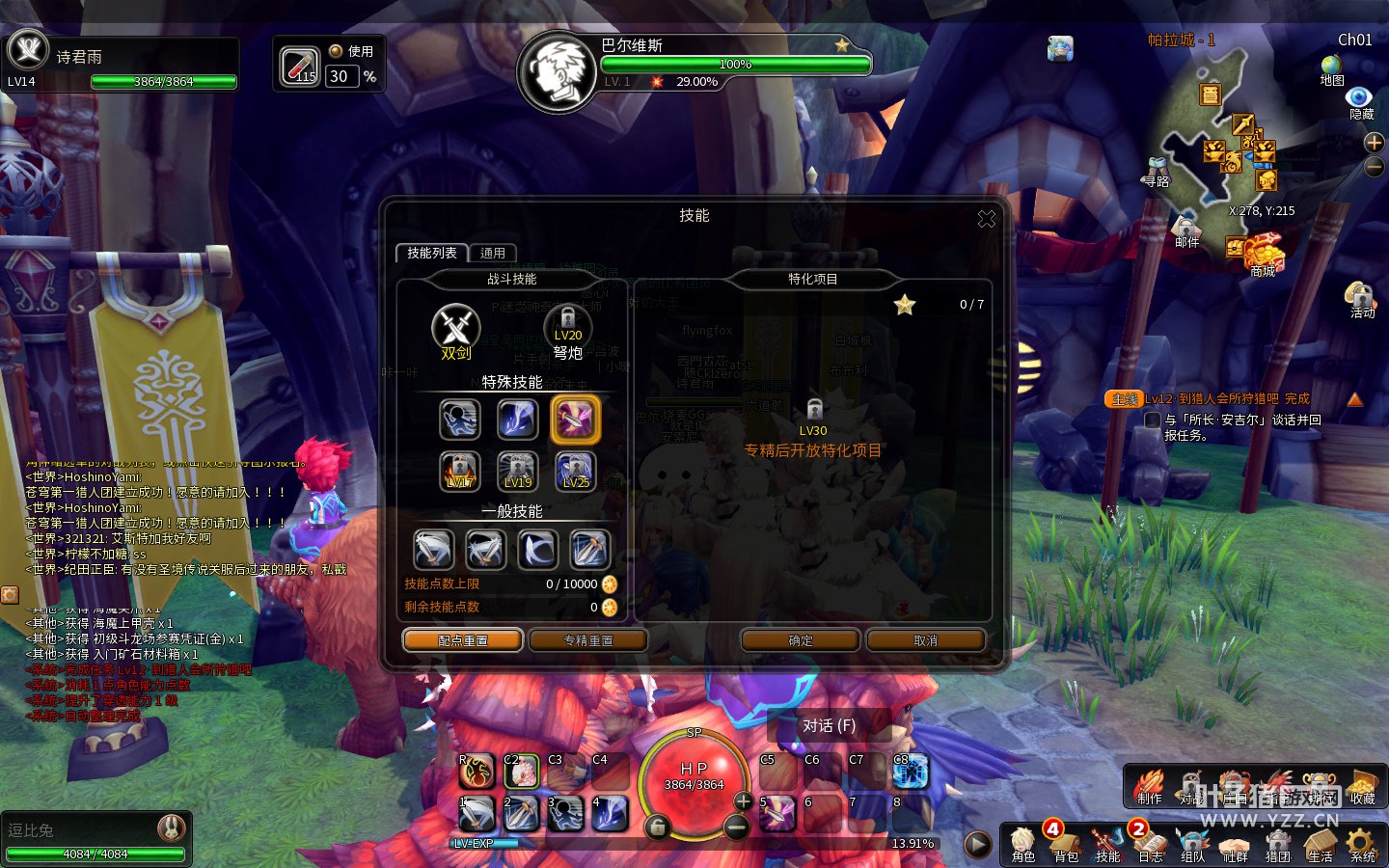1389x868 pixels.
Task: Open the 商城 shop
Action: click(1263, 256)
